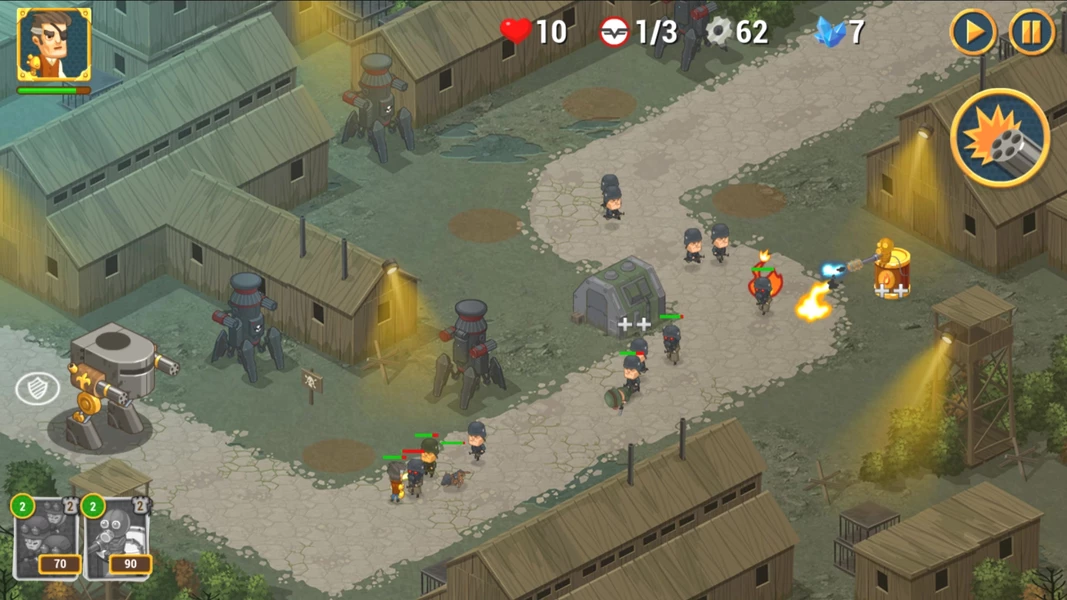The height and width of the screenshot is (600, 1067).
Task: Select the hero portrait with the eyepatch
Action: click(54, 45)
